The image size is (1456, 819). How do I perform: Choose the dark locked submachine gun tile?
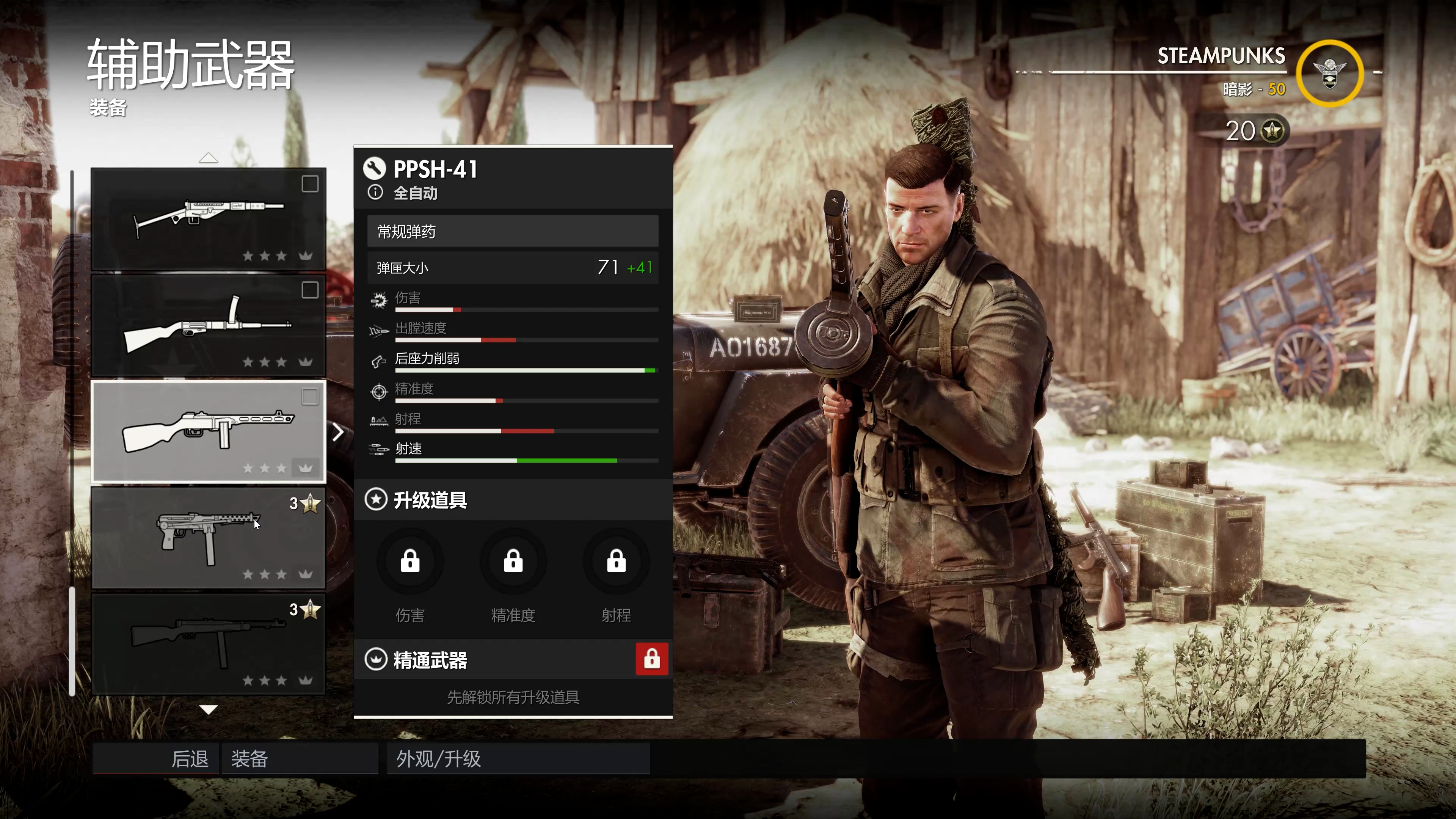tap(209, 644)
